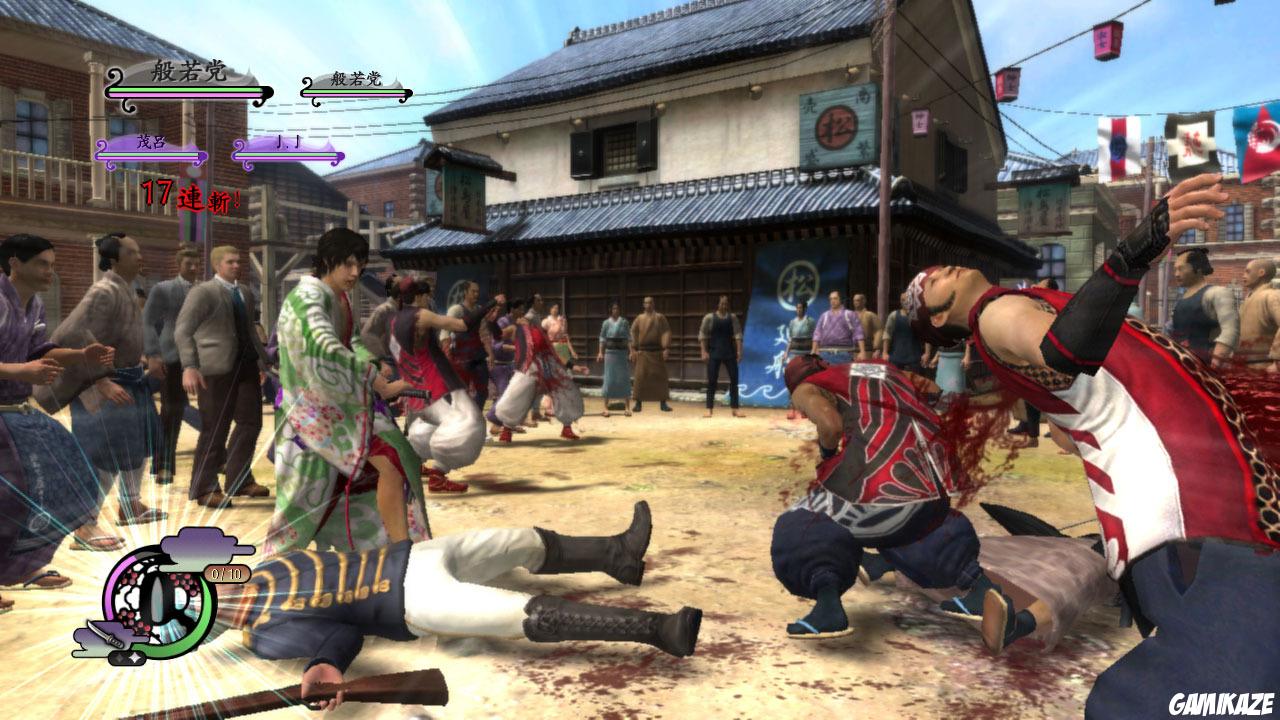
Task: Click the sparkle diamonds icon below the sword
Action: tap(127, 658)
